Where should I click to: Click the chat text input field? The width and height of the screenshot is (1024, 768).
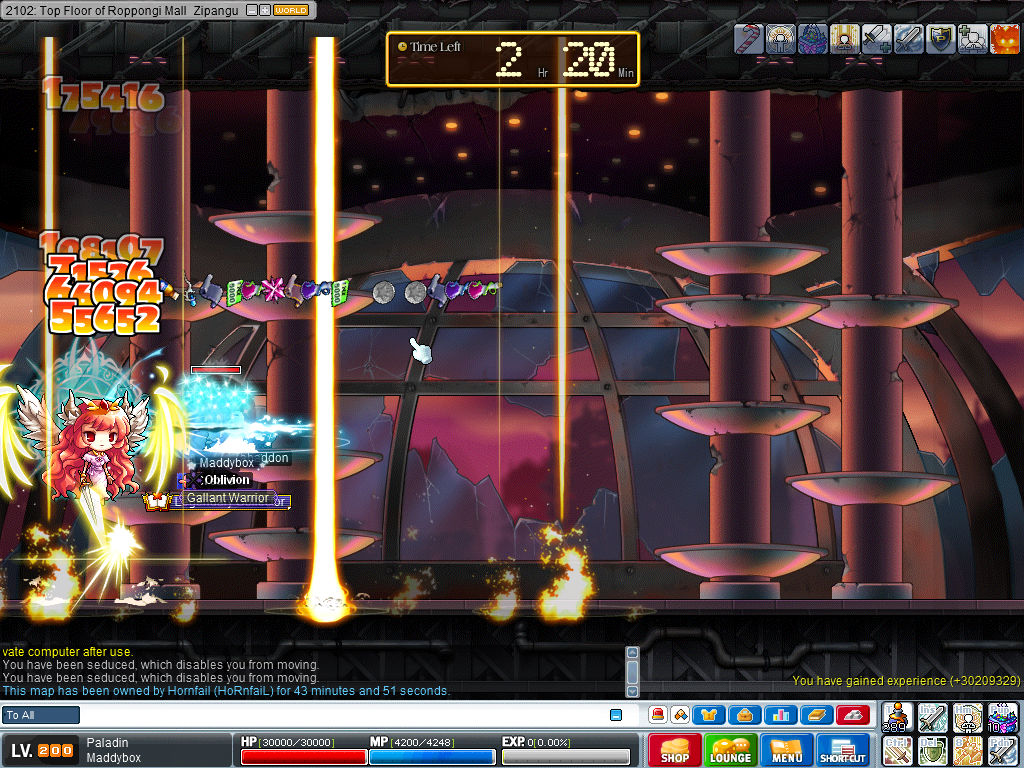(340, 715)
